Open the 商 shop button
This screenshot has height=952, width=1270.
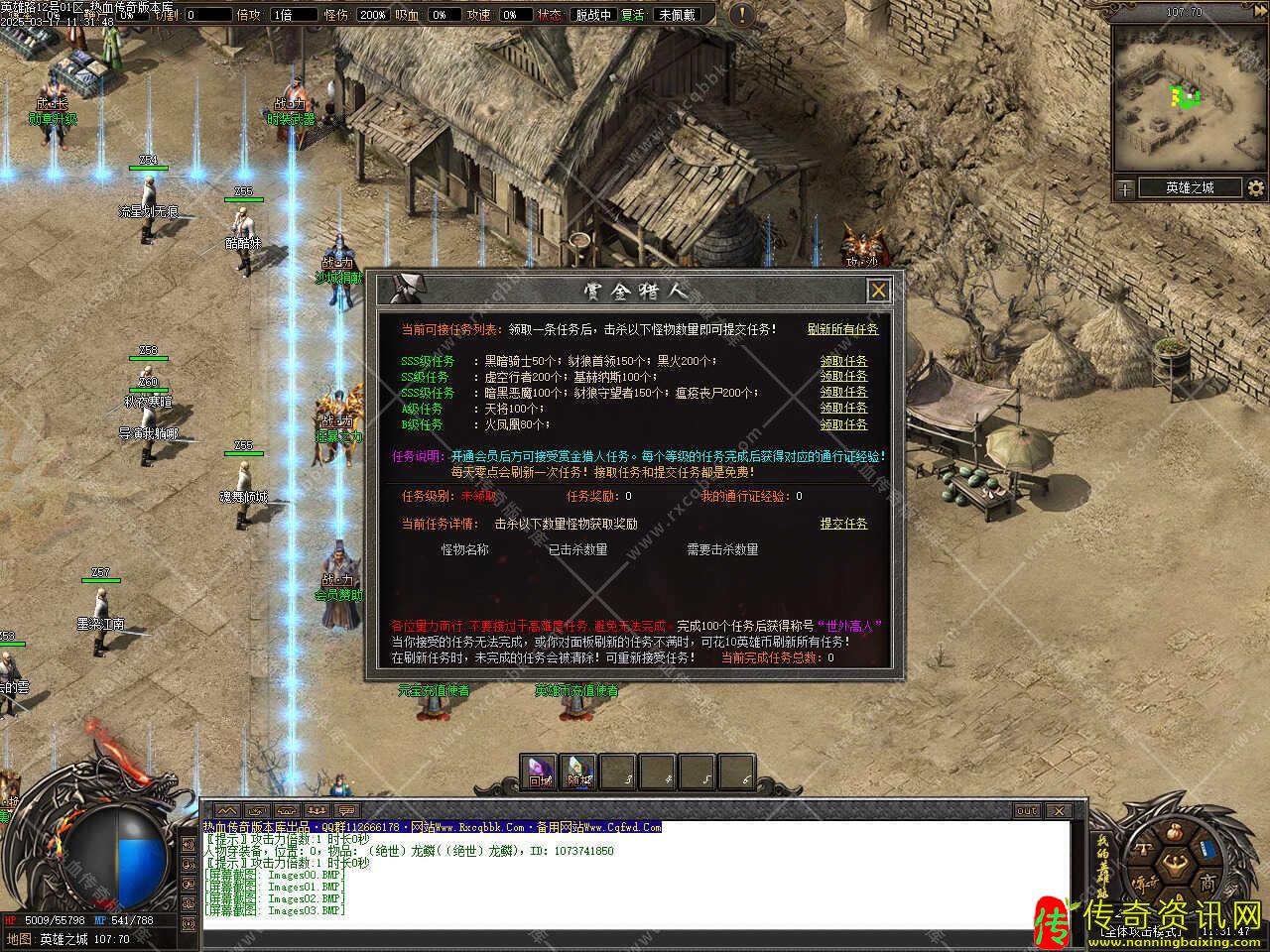tap(1206, 883)
